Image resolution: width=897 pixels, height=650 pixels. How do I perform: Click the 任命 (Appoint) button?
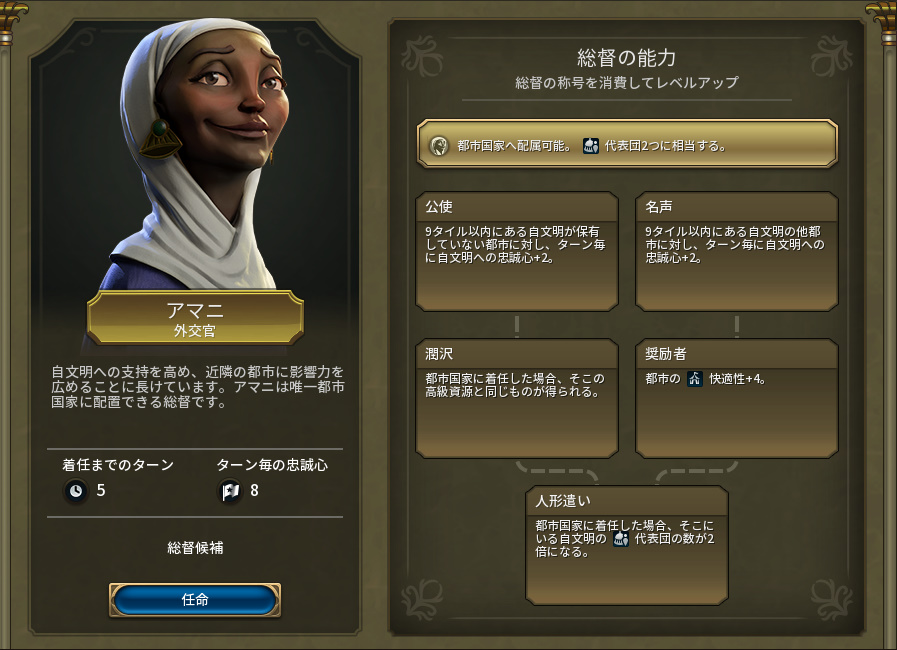pos(195,600)
